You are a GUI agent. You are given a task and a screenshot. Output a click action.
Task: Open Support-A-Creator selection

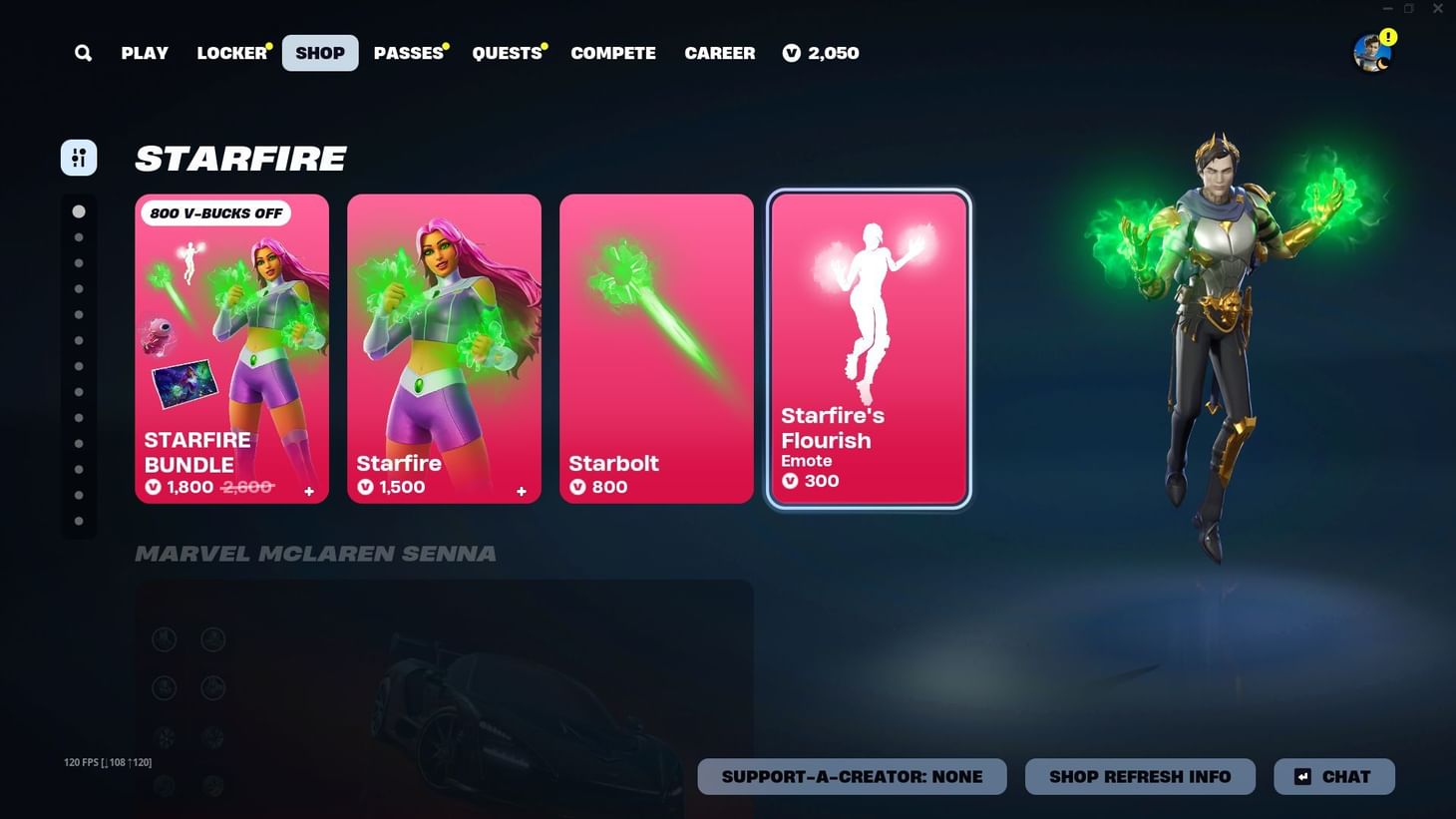pyautogui.click(x=852, y=776)
